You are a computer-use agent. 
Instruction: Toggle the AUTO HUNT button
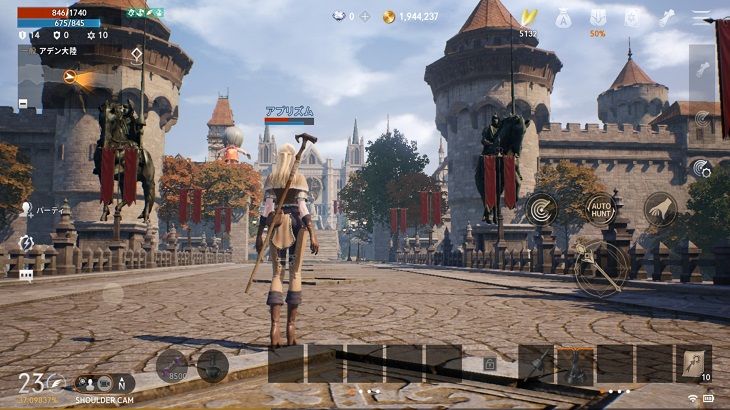tap(601, 209)
